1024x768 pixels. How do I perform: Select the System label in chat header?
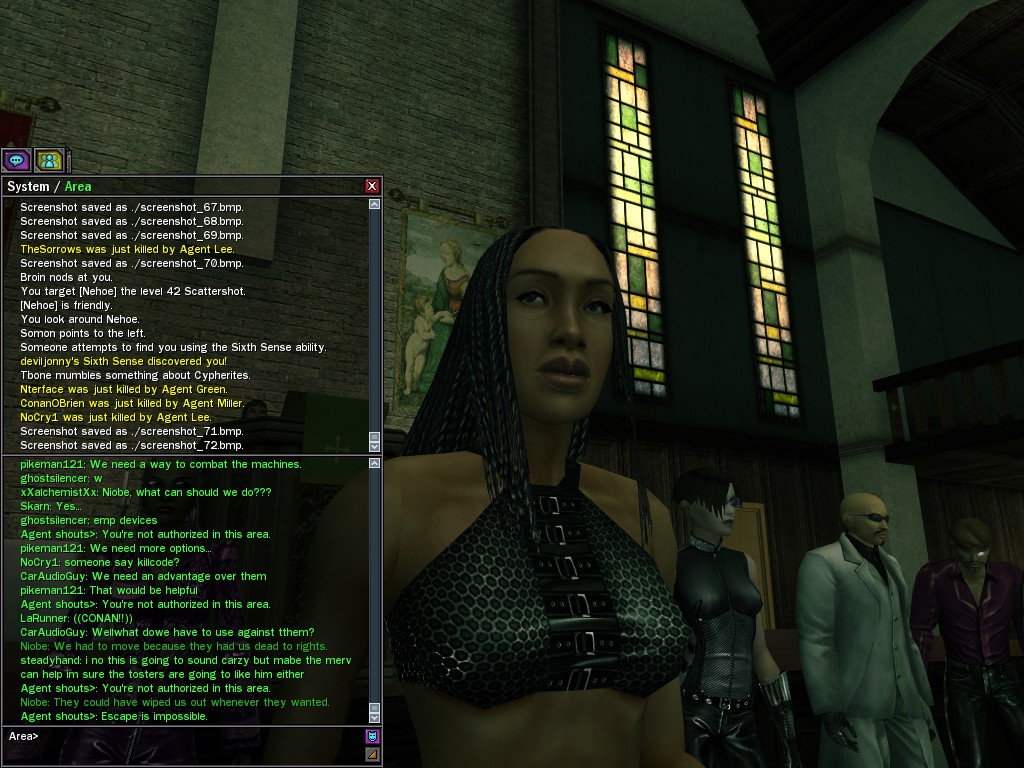28,186
